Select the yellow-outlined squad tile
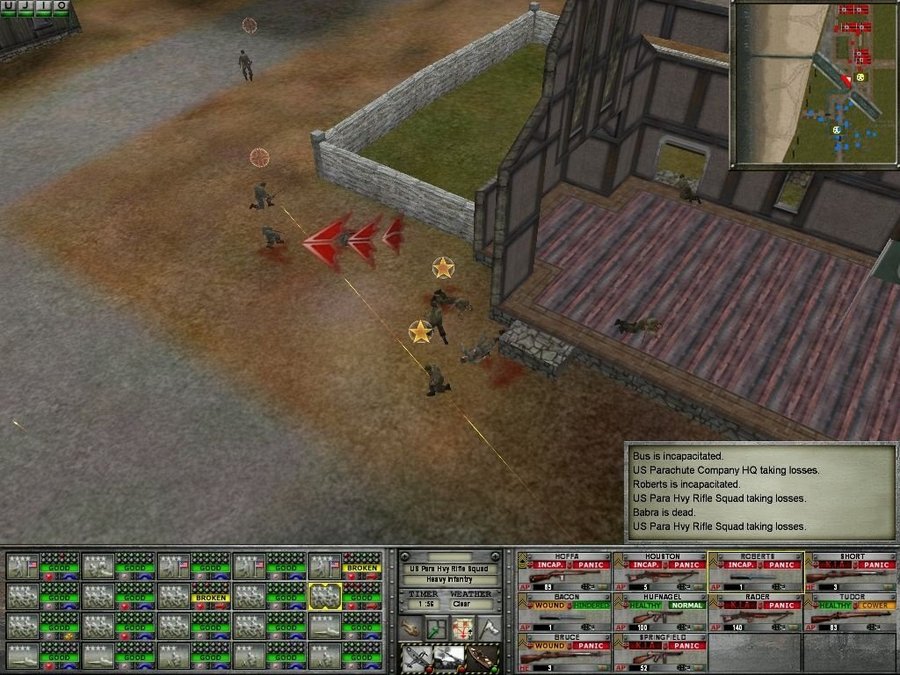This screenshot has height=675, width=900. pyautogui.click(x=327, y=596)
